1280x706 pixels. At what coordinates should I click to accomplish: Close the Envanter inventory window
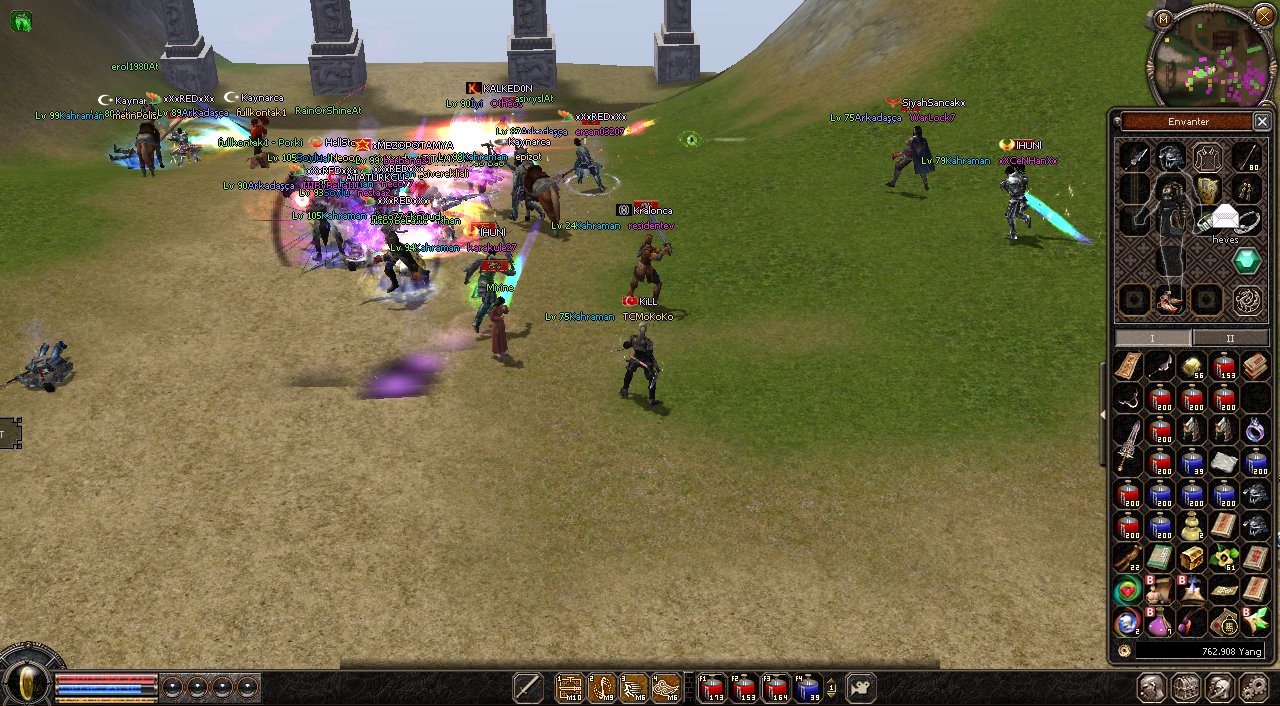point(1261,121)
